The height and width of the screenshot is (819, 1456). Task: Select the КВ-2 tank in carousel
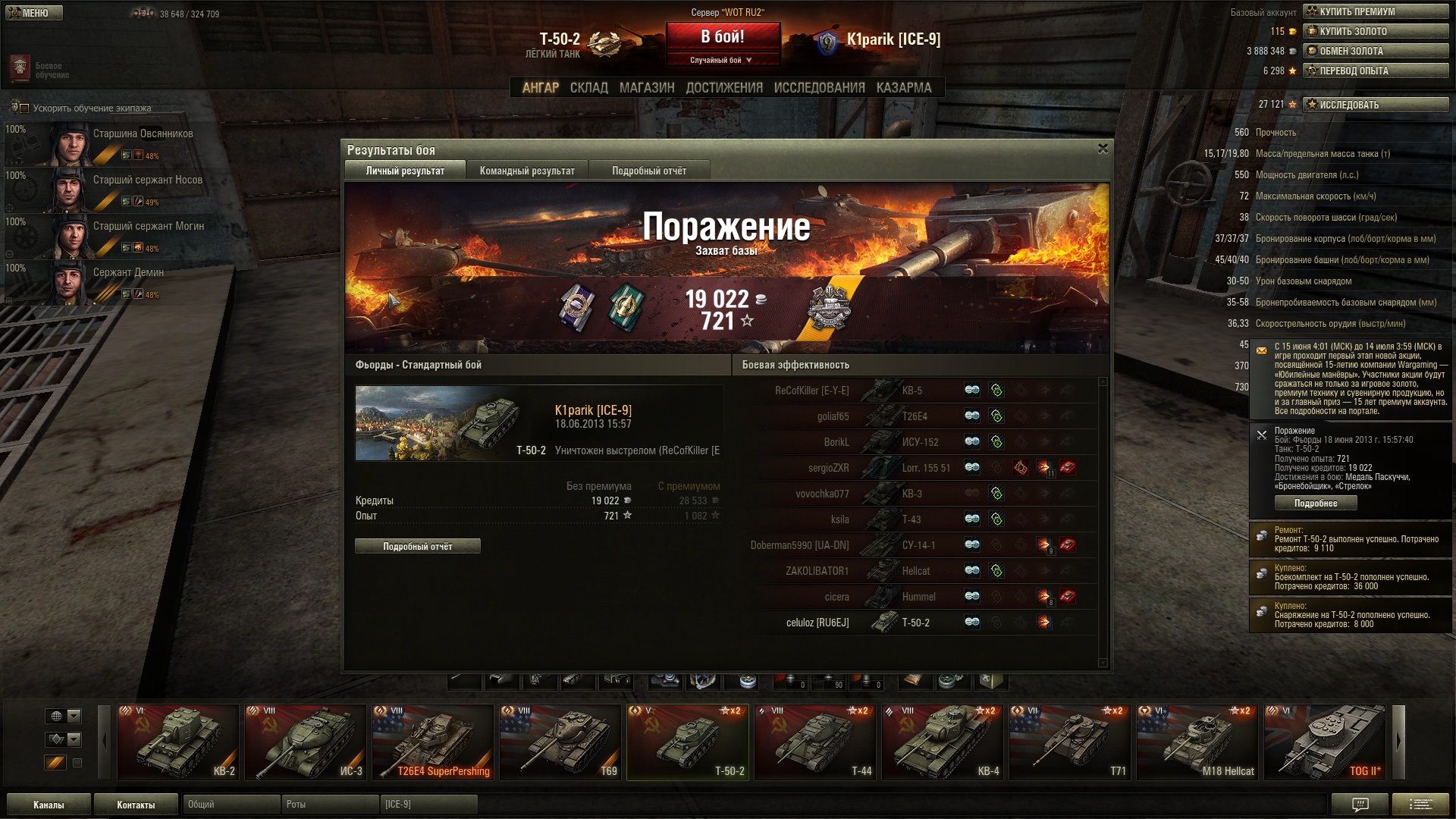click(178, 742)
